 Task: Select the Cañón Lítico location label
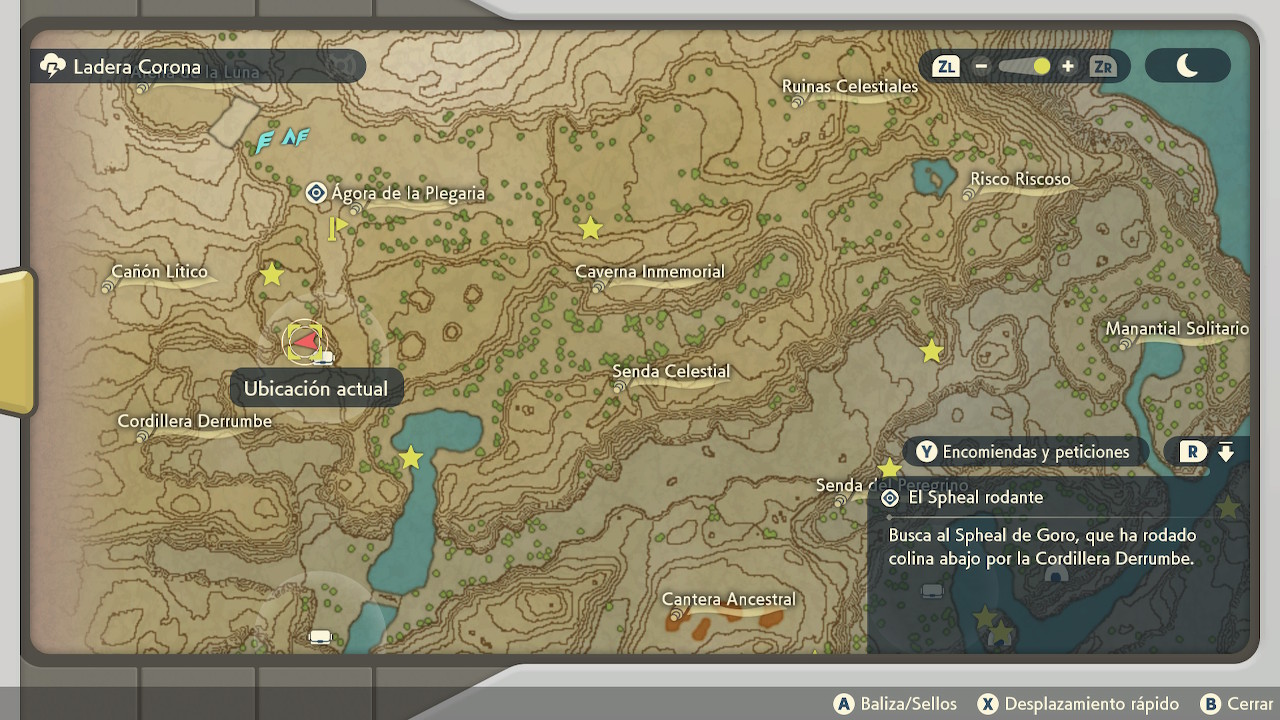159,272
